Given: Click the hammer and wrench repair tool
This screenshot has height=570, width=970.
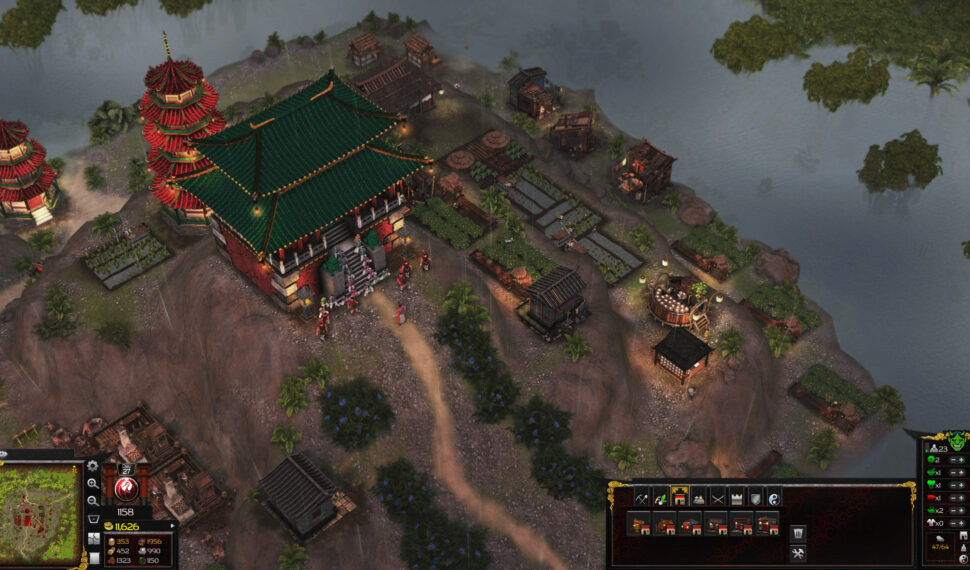Looking at the screenshot, I should coord(798,552).
